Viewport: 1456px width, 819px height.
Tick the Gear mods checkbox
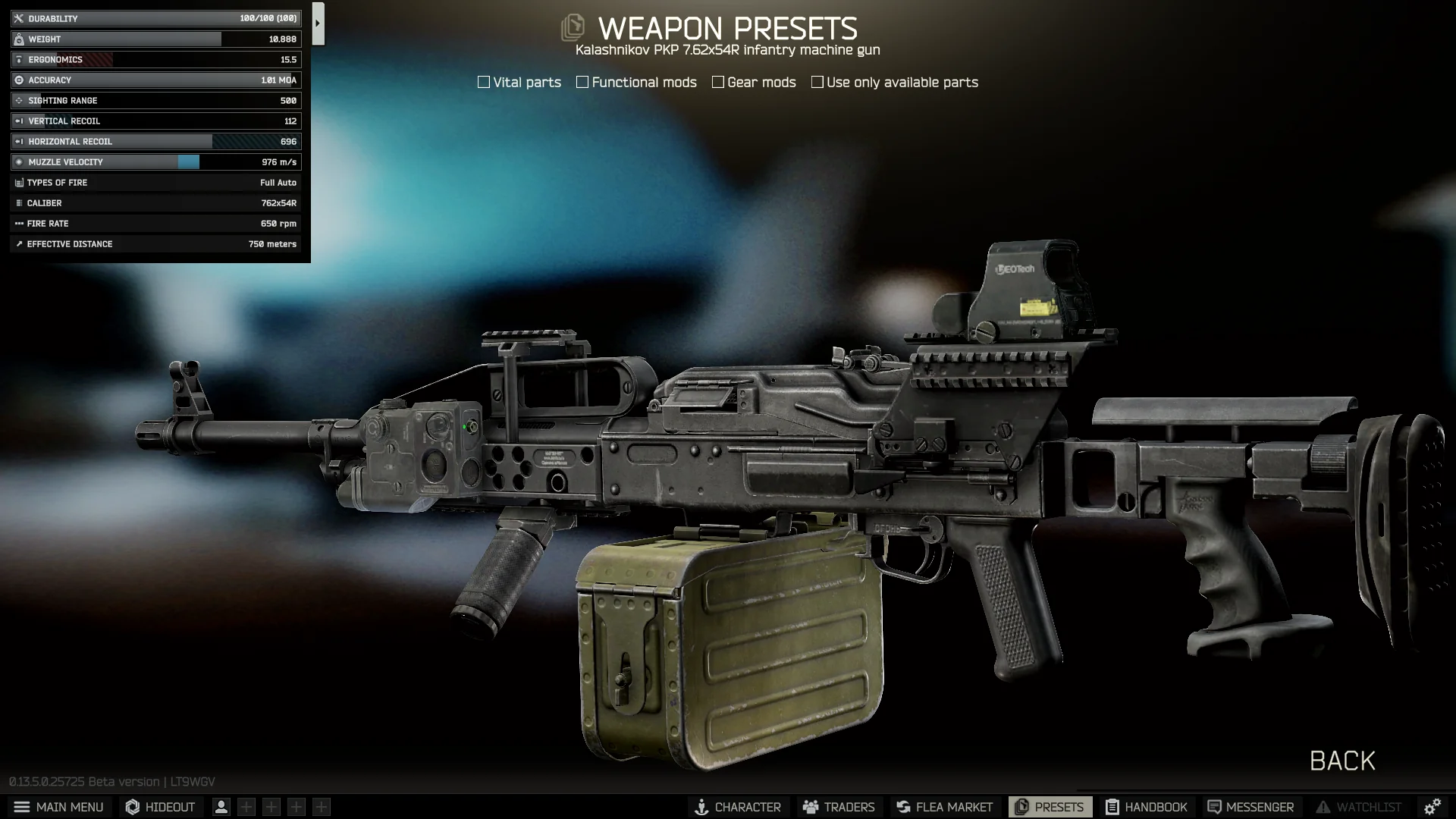(x=718, y=82)
